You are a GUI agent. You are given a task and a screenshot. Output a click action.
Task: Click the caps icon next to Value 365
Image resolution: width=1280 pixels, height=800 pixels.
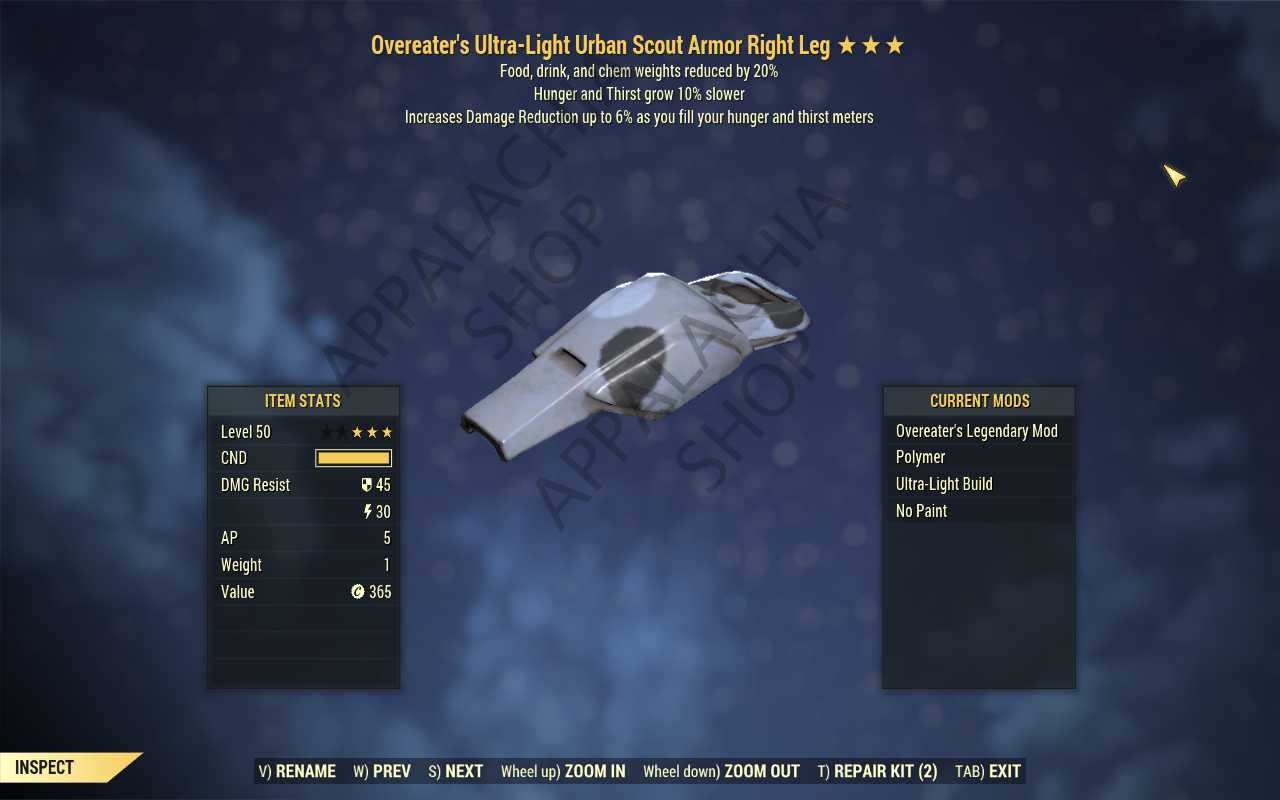point(359,592)
